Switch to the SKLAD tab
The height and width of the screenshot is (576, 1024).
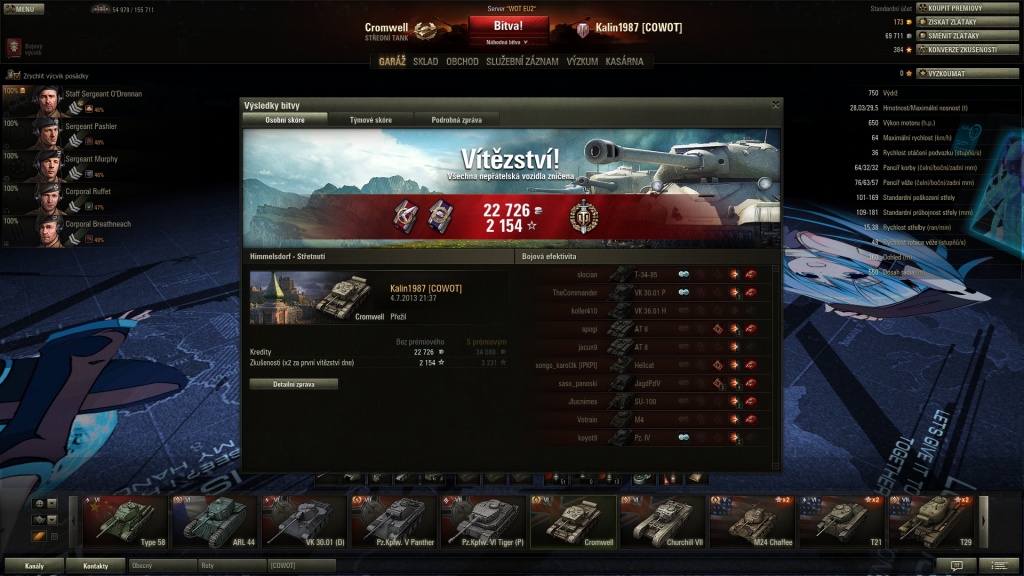[425, 61]
